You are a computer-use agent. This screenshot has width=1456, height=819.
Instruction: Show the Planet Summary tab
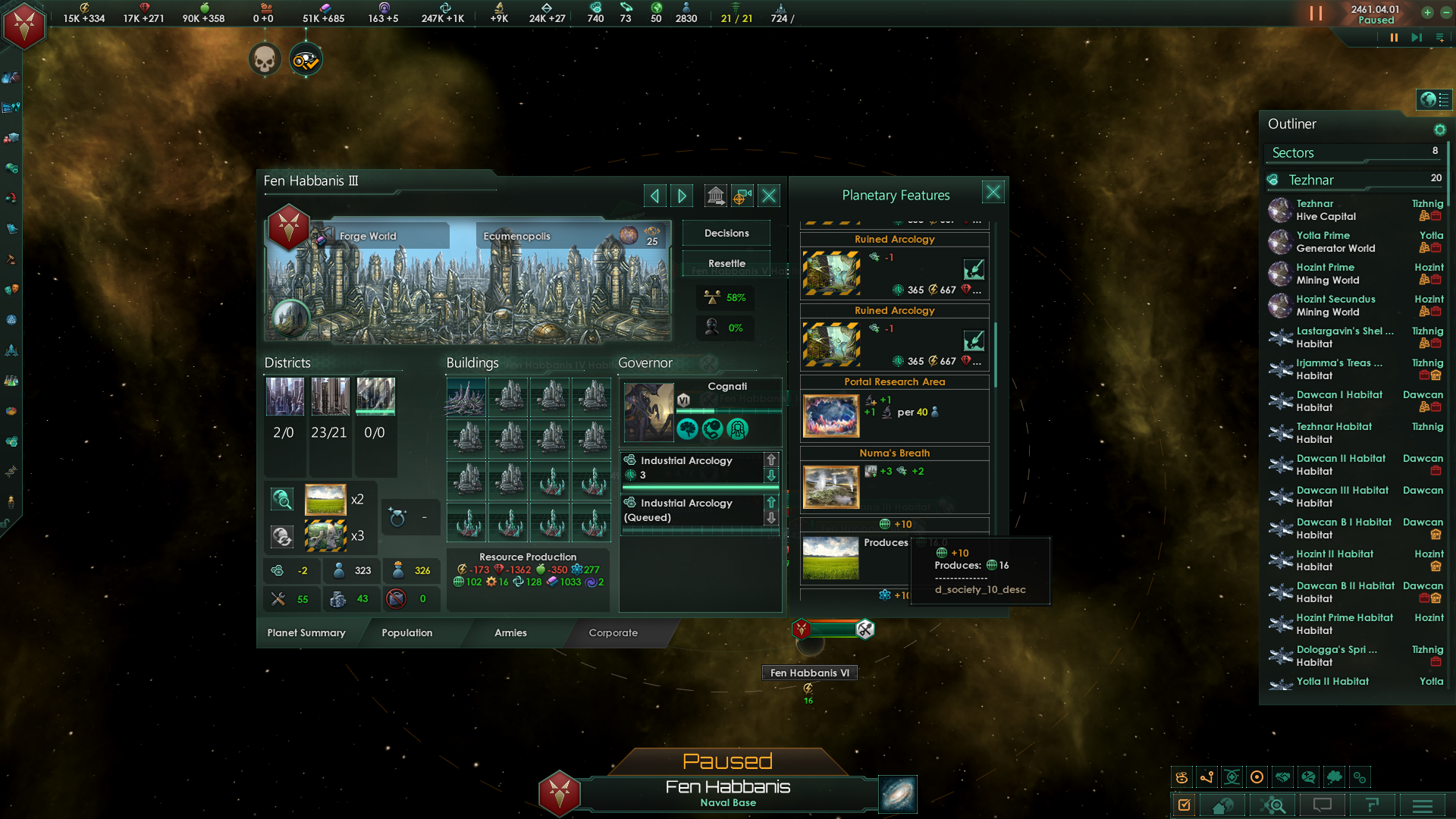click(306, 632)
